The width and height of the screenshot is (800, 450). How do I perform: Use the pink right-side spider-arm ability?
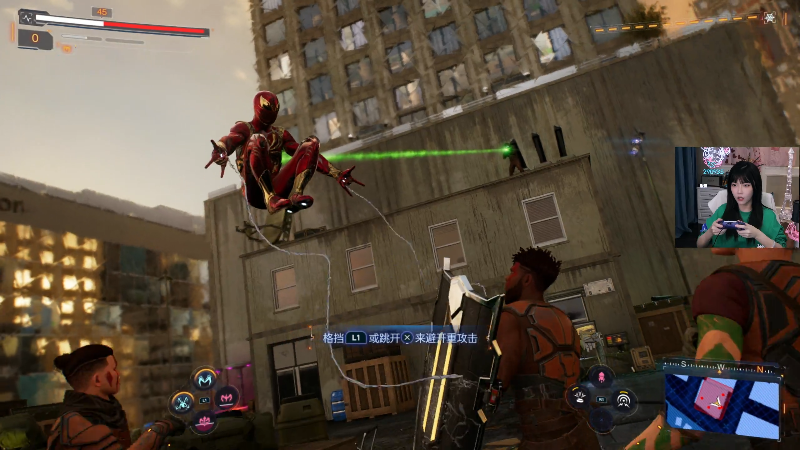point(228,400)
